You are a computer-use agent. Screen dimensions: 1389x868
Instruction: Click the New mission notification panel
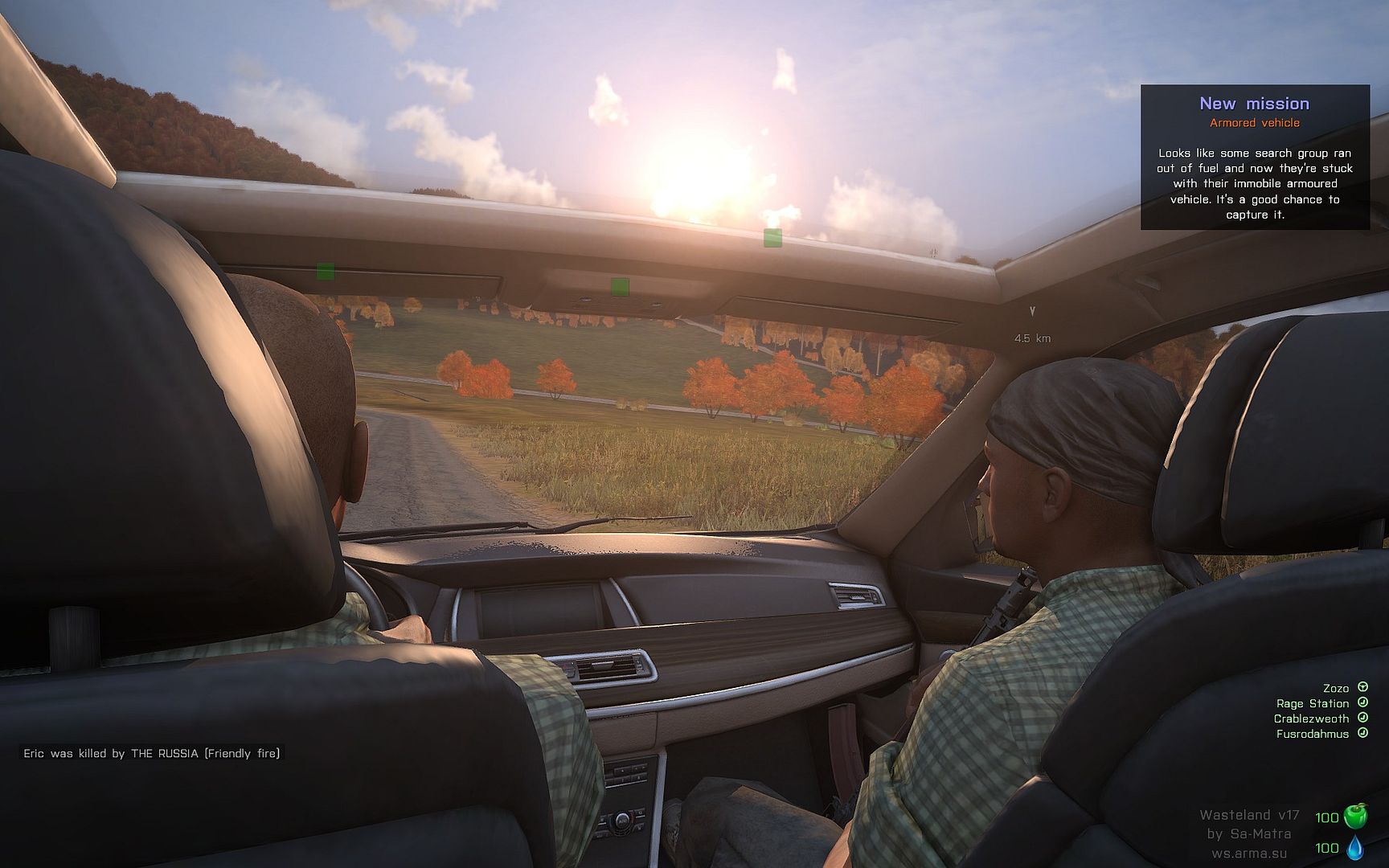pos(1255,158)
